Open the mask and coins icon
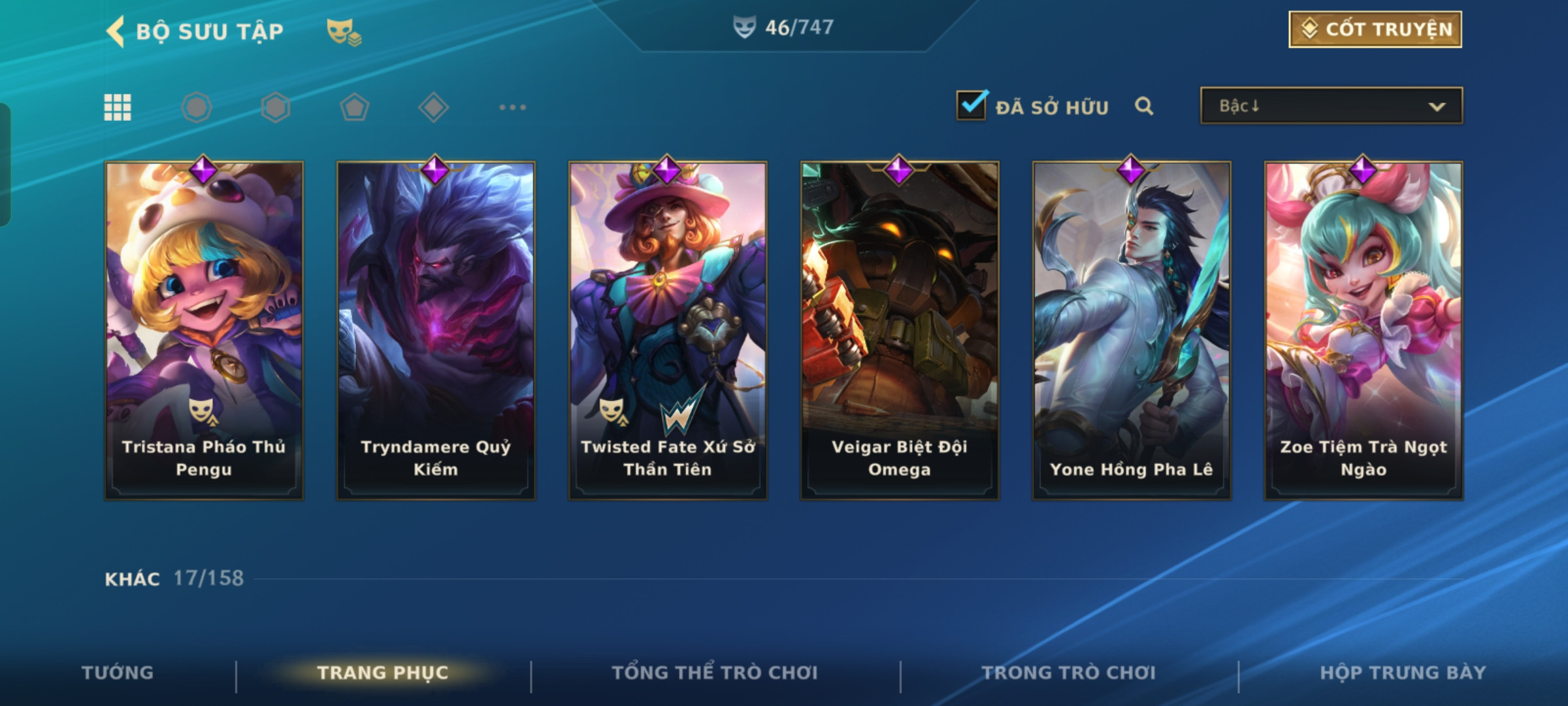The height and width of the screenshot is (706, 1568). click(x=344, y=31)
